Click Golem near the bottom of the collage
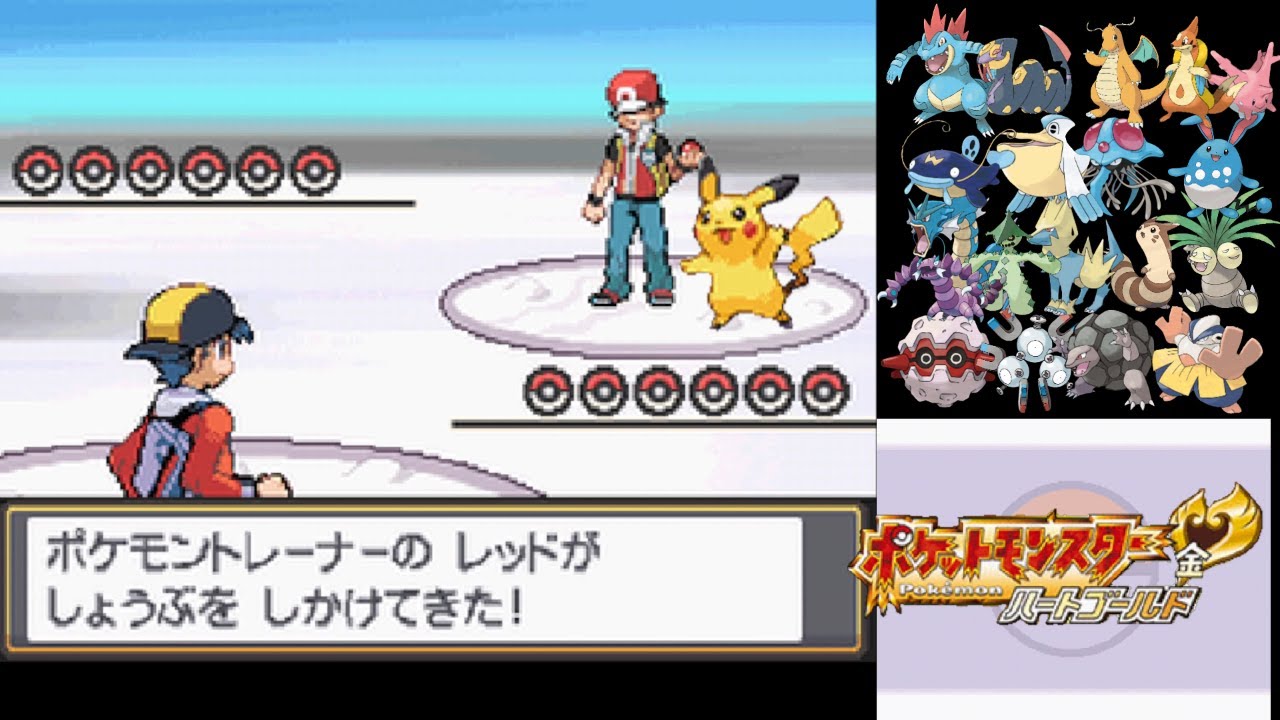1280x720 pixels. [x=1113, y=358]
